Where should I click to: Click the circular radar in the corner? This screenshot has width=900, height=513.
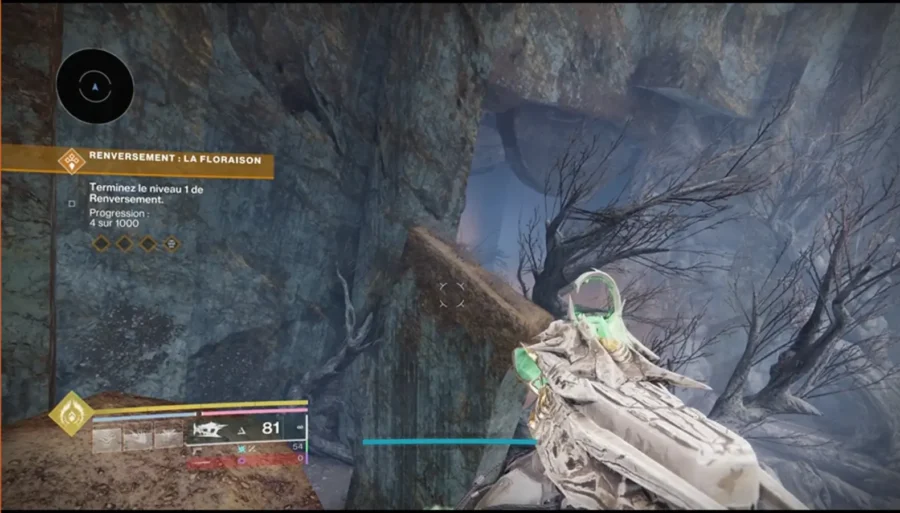pyautogui.click(x=94, y=87)
